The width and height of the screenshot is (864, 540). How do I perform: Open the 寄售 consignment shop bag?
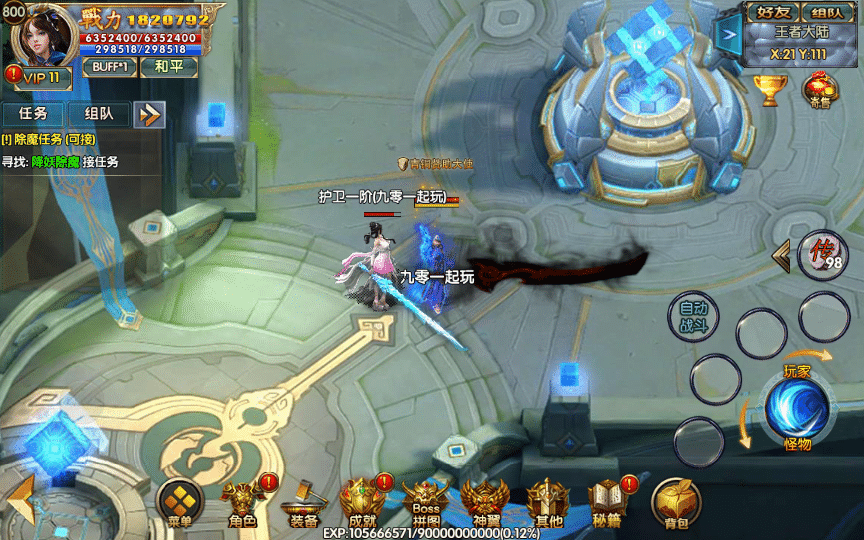[x=821, y=91]
